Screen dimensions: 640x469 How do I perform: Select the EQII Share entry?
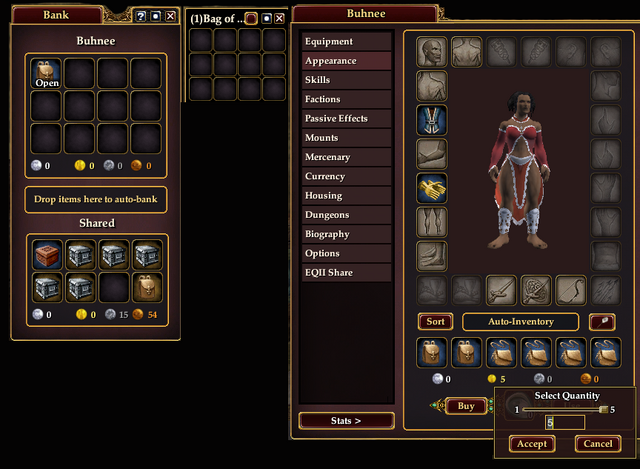point(346,272)
